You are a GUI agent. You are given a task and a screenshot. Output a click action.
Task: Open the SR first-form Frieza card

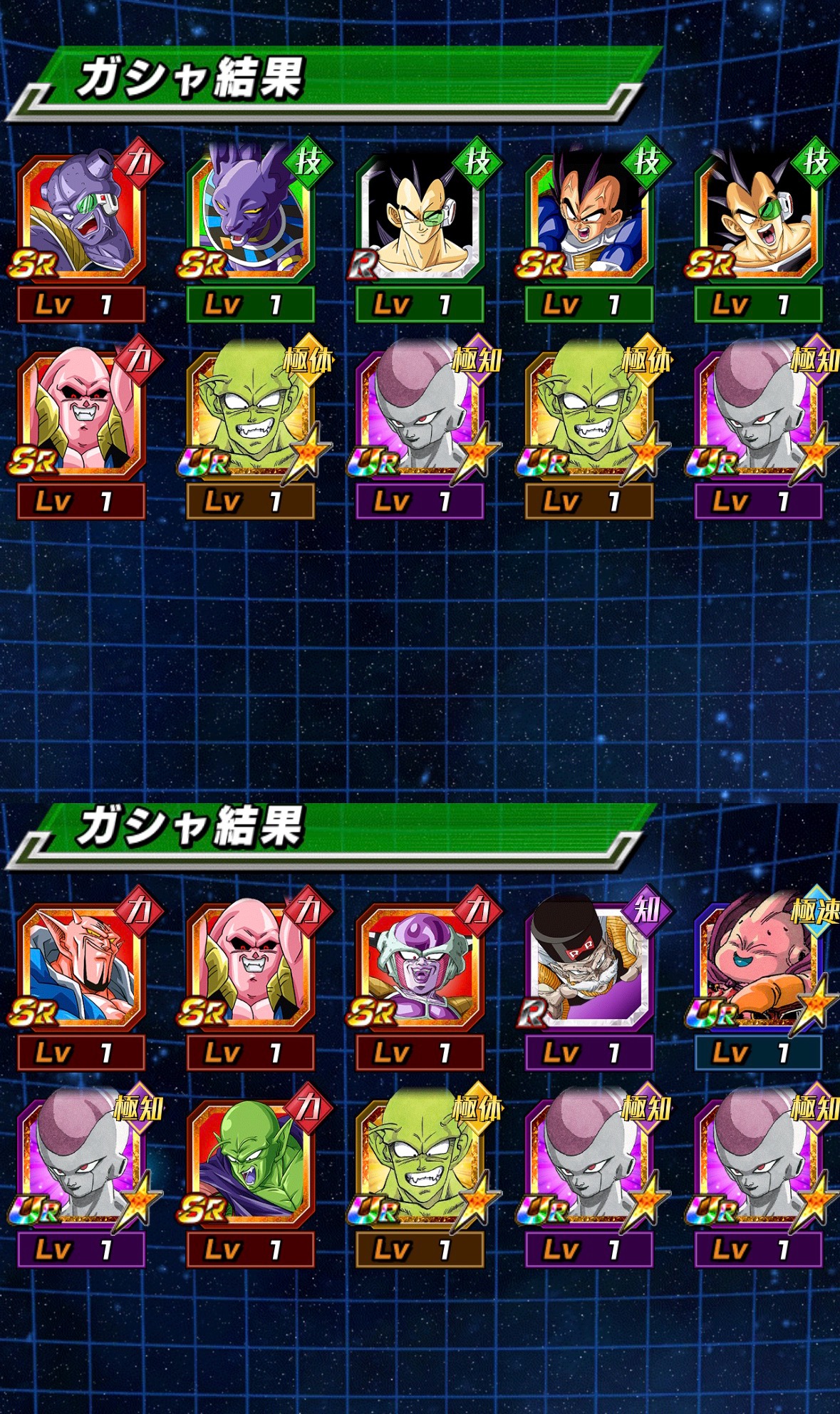coord(420,966)
